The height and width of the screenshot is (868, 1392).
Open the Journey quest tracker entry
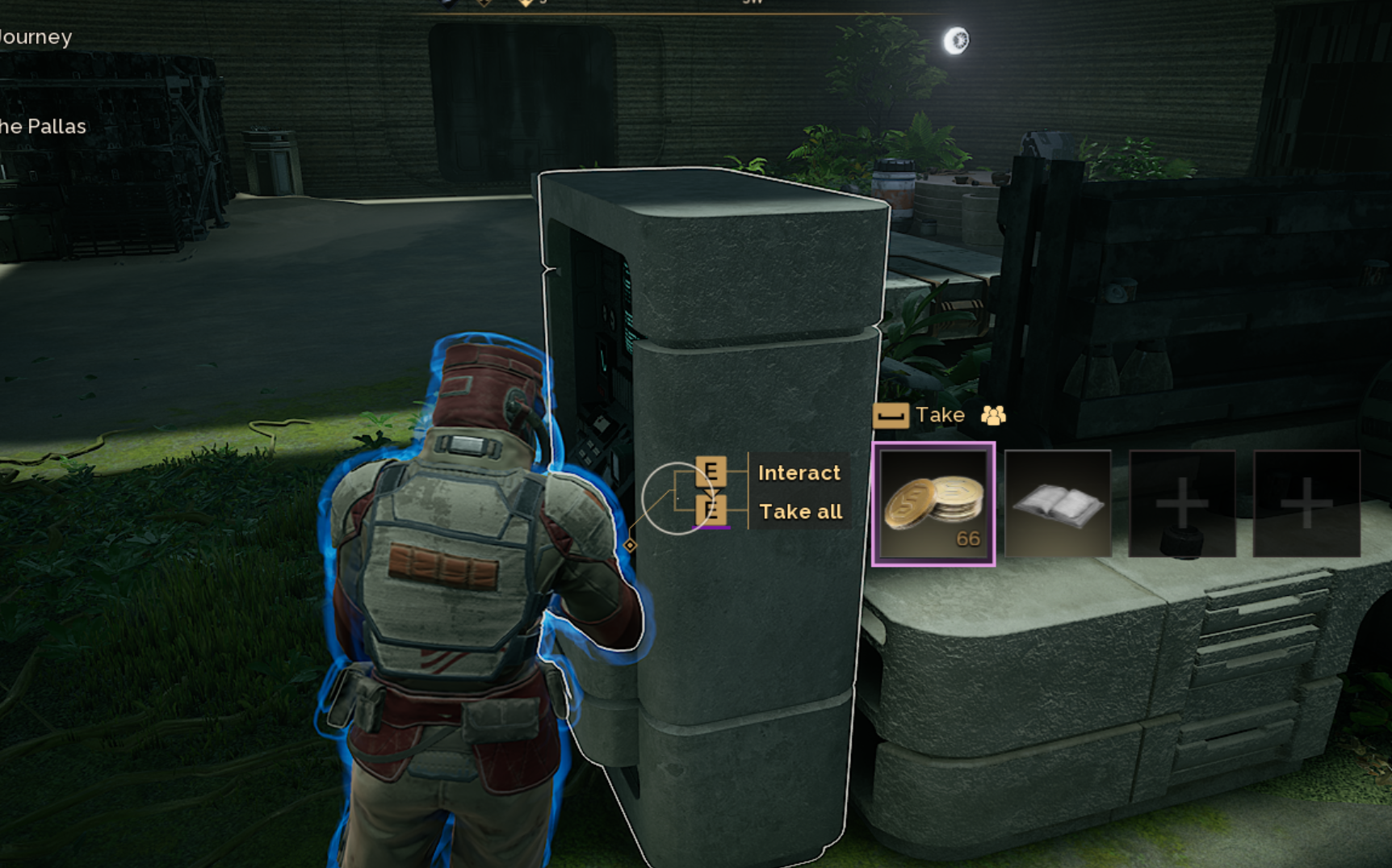[36, 37]
